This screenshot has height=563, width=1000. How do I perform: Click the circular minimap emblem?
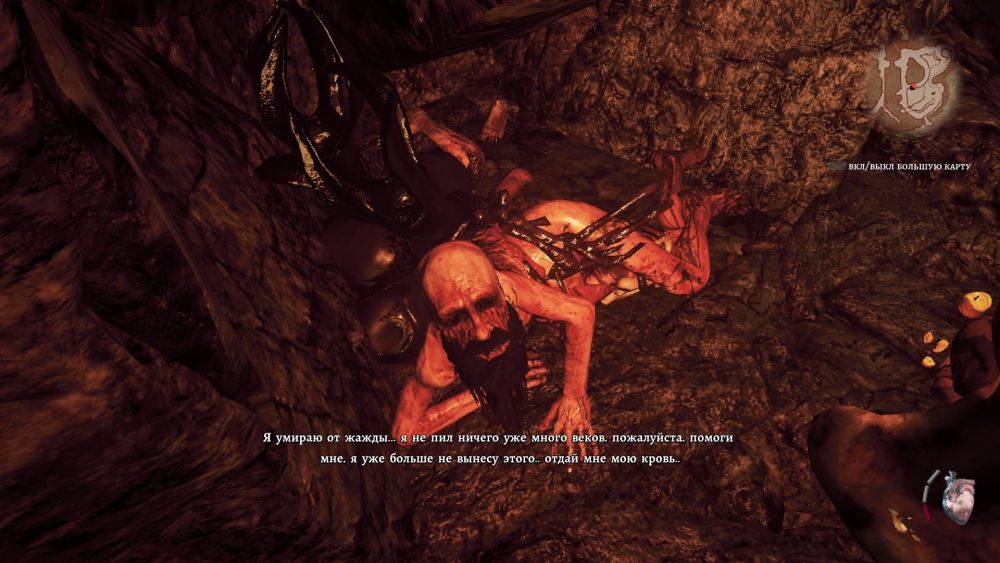[x=911, y=84]
